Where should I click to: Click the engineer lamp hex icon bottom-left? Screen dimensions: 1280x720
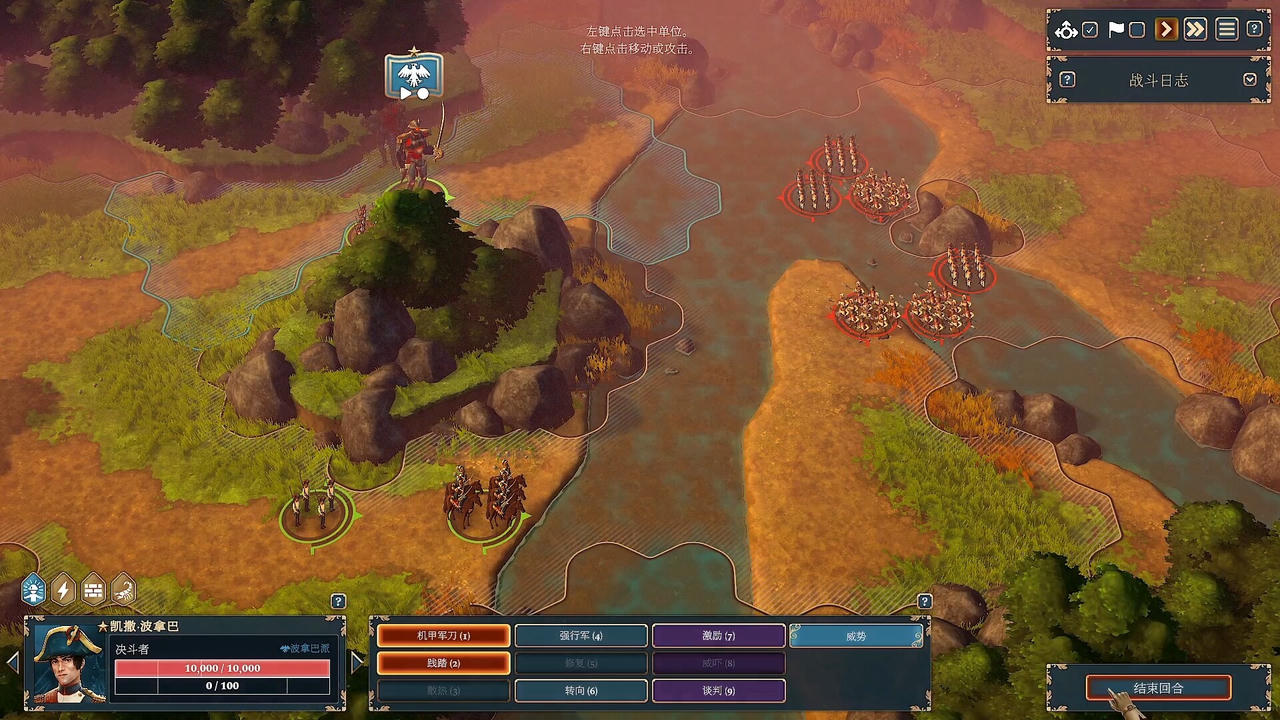(33, 590)
